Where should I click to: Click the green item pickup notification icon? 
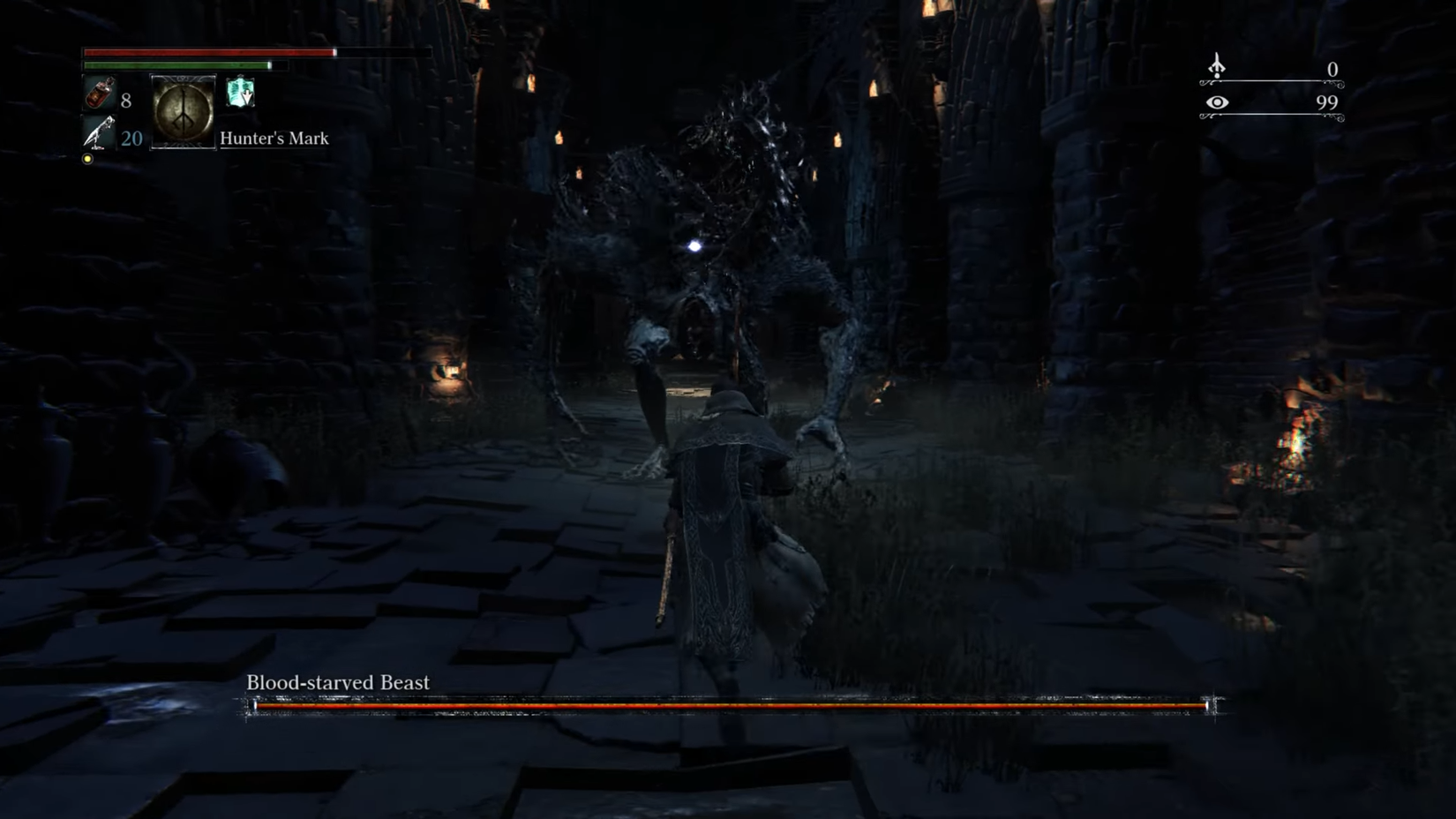click(239, 94)
